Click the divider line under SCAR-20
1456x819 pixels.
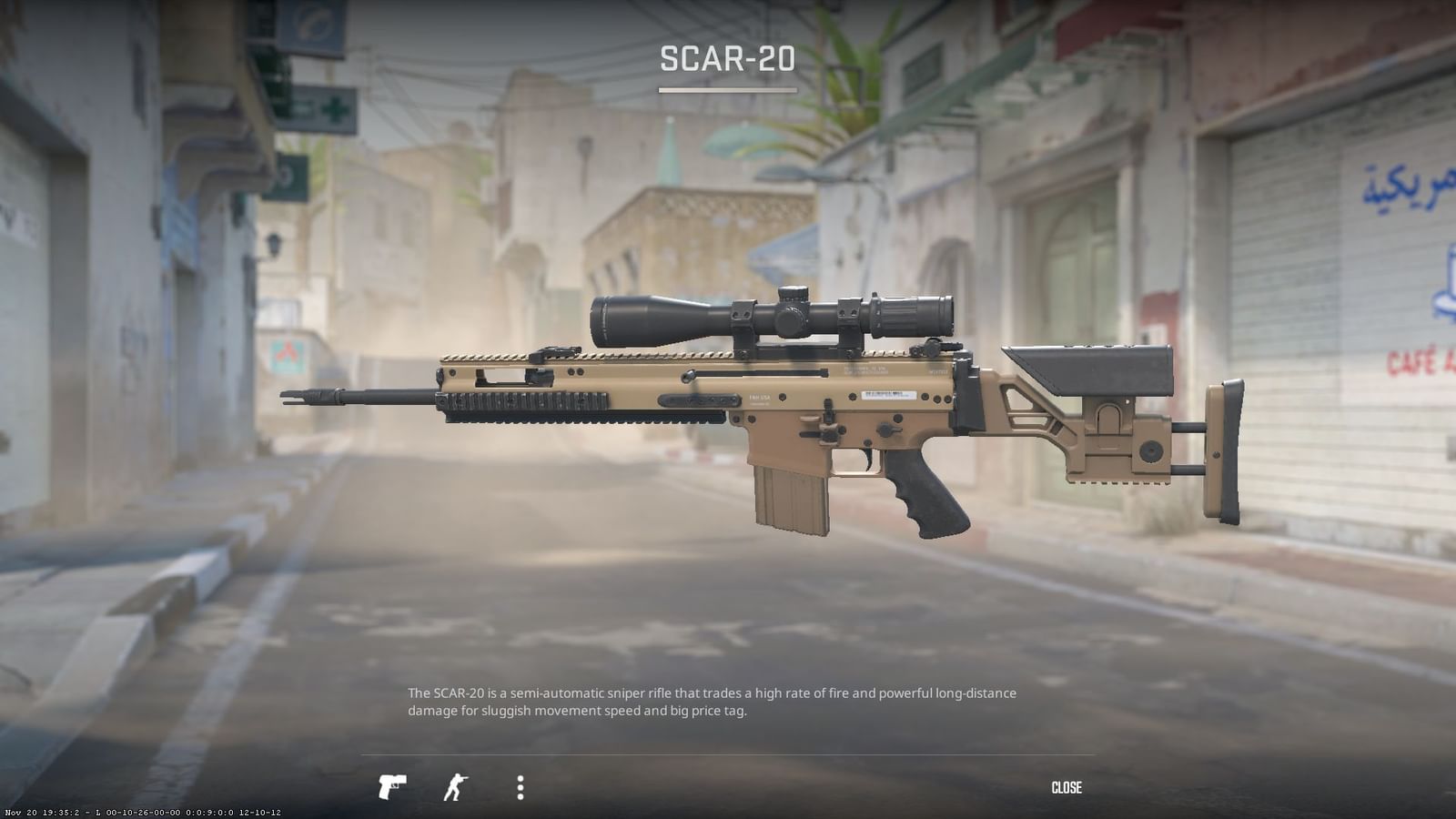728,88
